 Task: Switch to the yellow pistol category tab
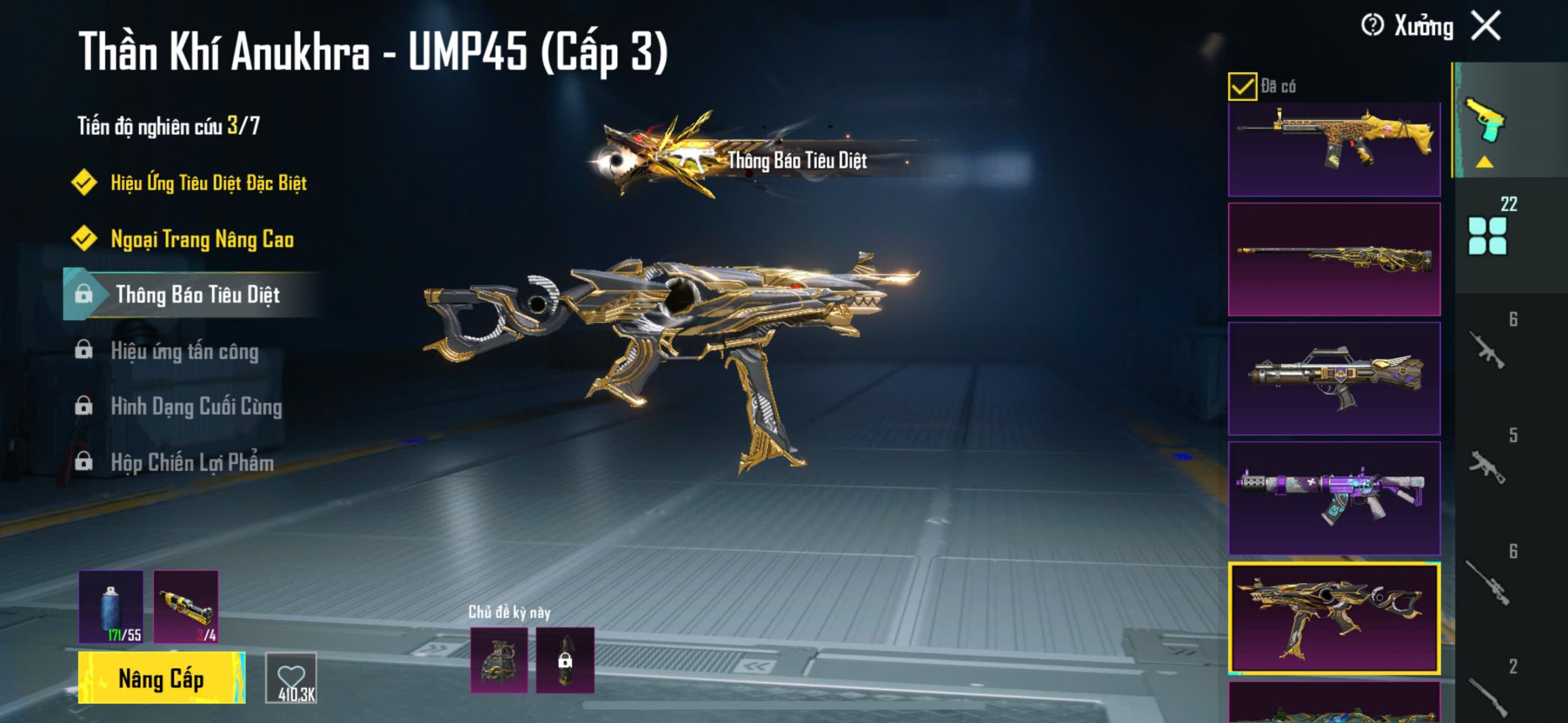[x=1485, y=122]
